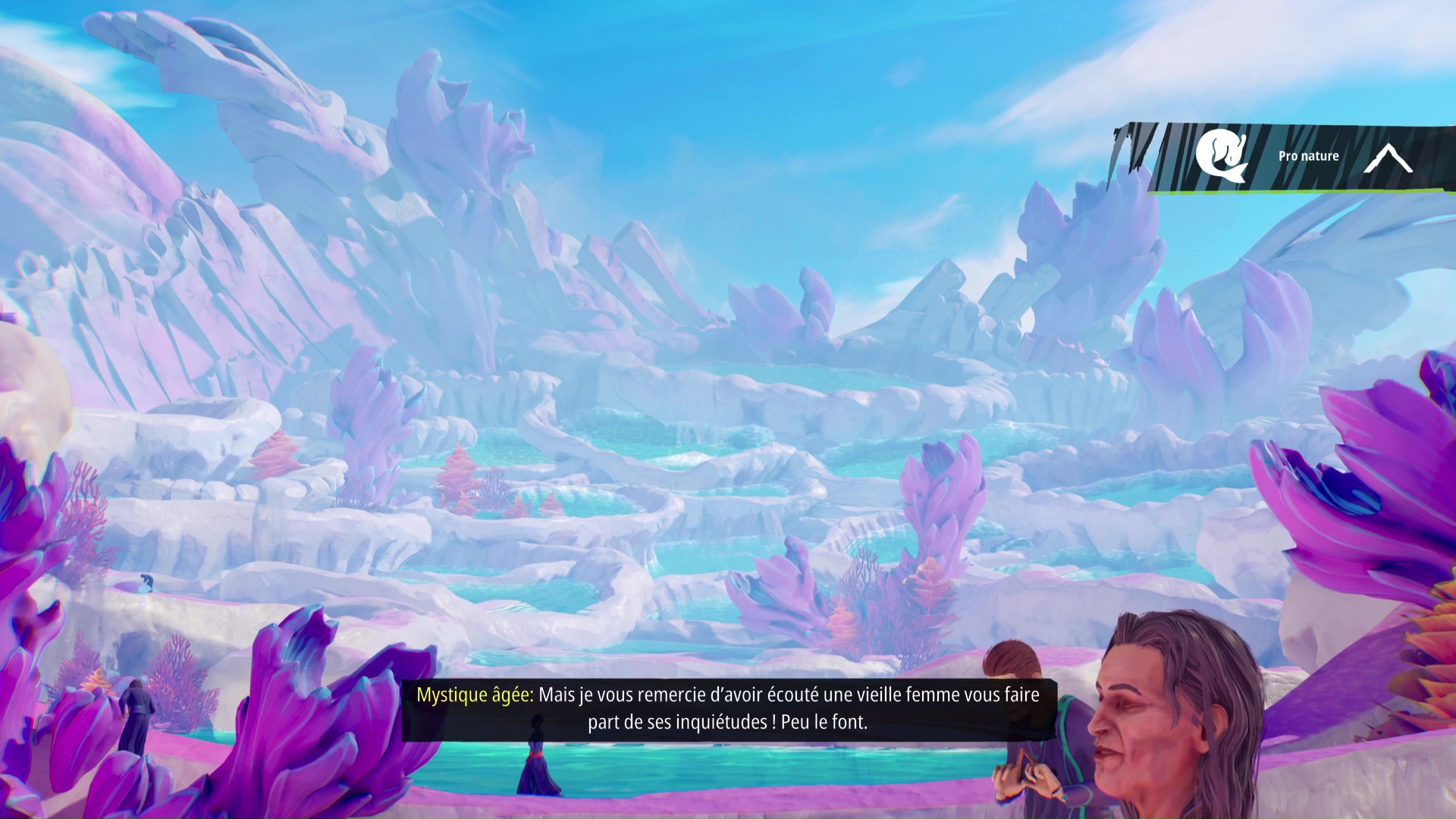Toggle the Pro nature quest tracker

[x=1308, y=157]
